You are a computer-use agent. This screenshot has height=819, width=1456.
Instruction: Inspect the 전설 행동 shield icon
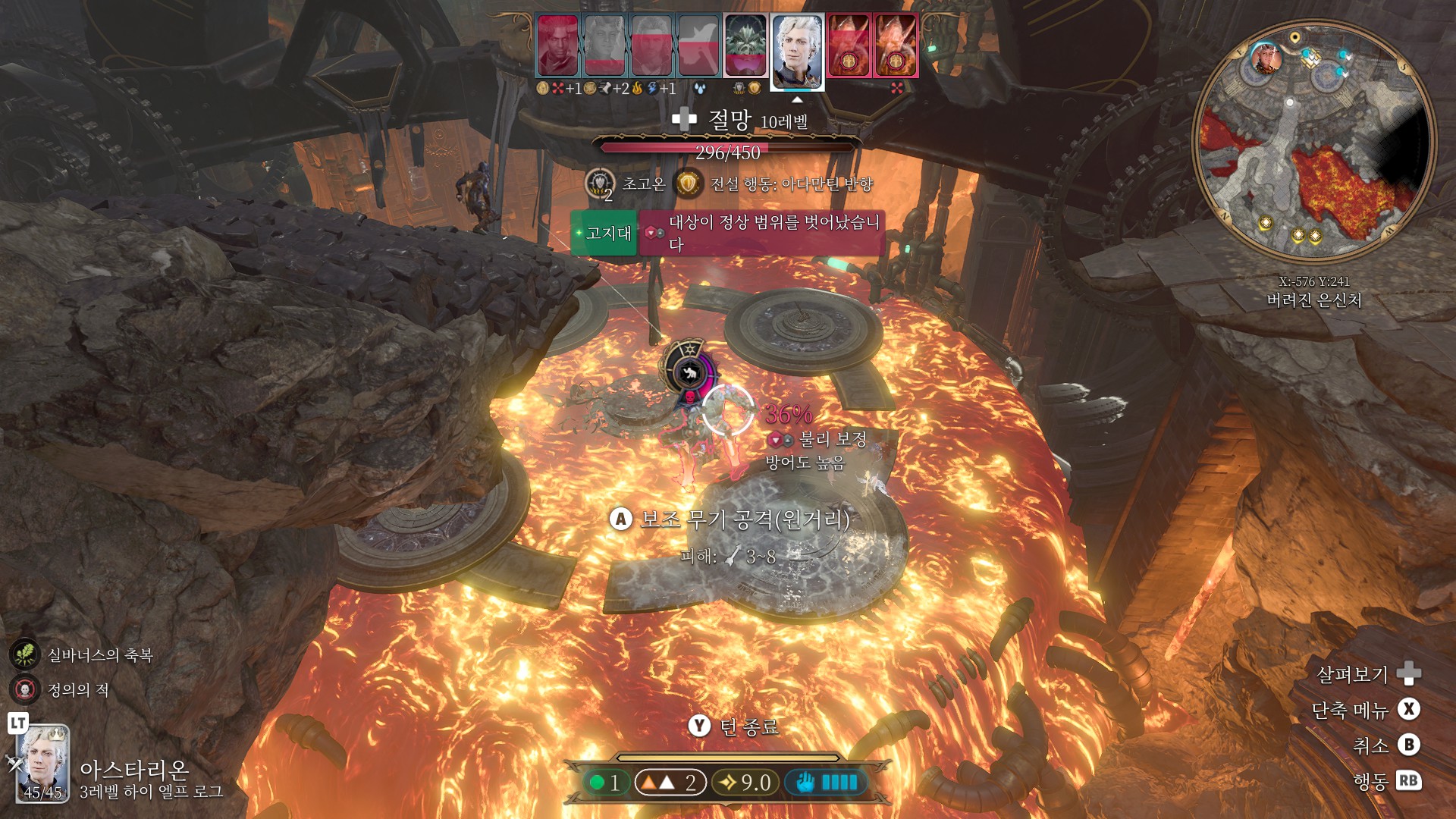tap(688, 184)
